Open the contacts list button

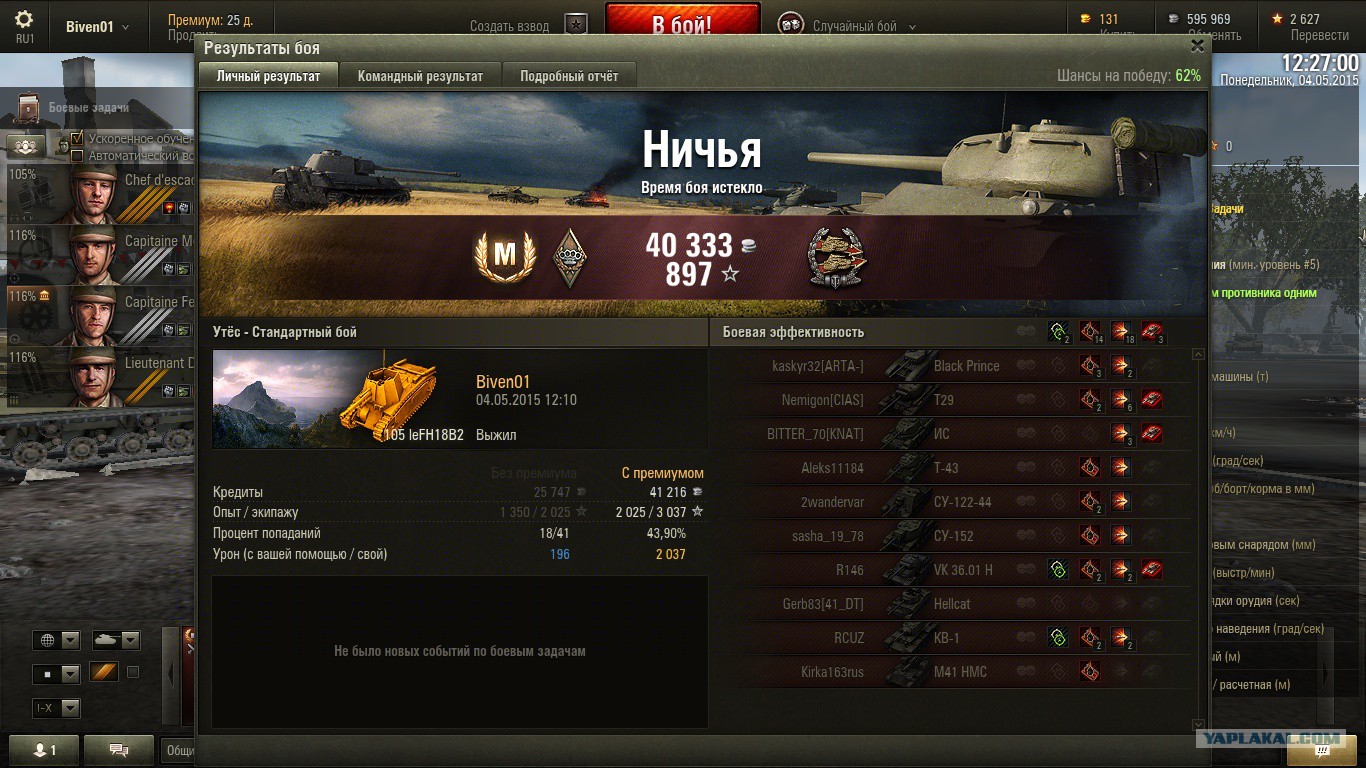(x=45, y=750)
